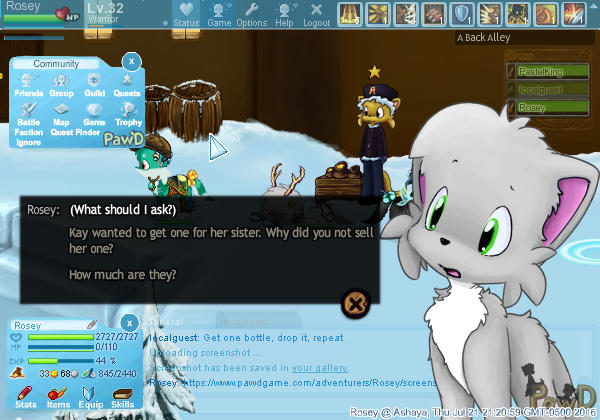
Task: Open the Items inventory
Action: point(58,398)
